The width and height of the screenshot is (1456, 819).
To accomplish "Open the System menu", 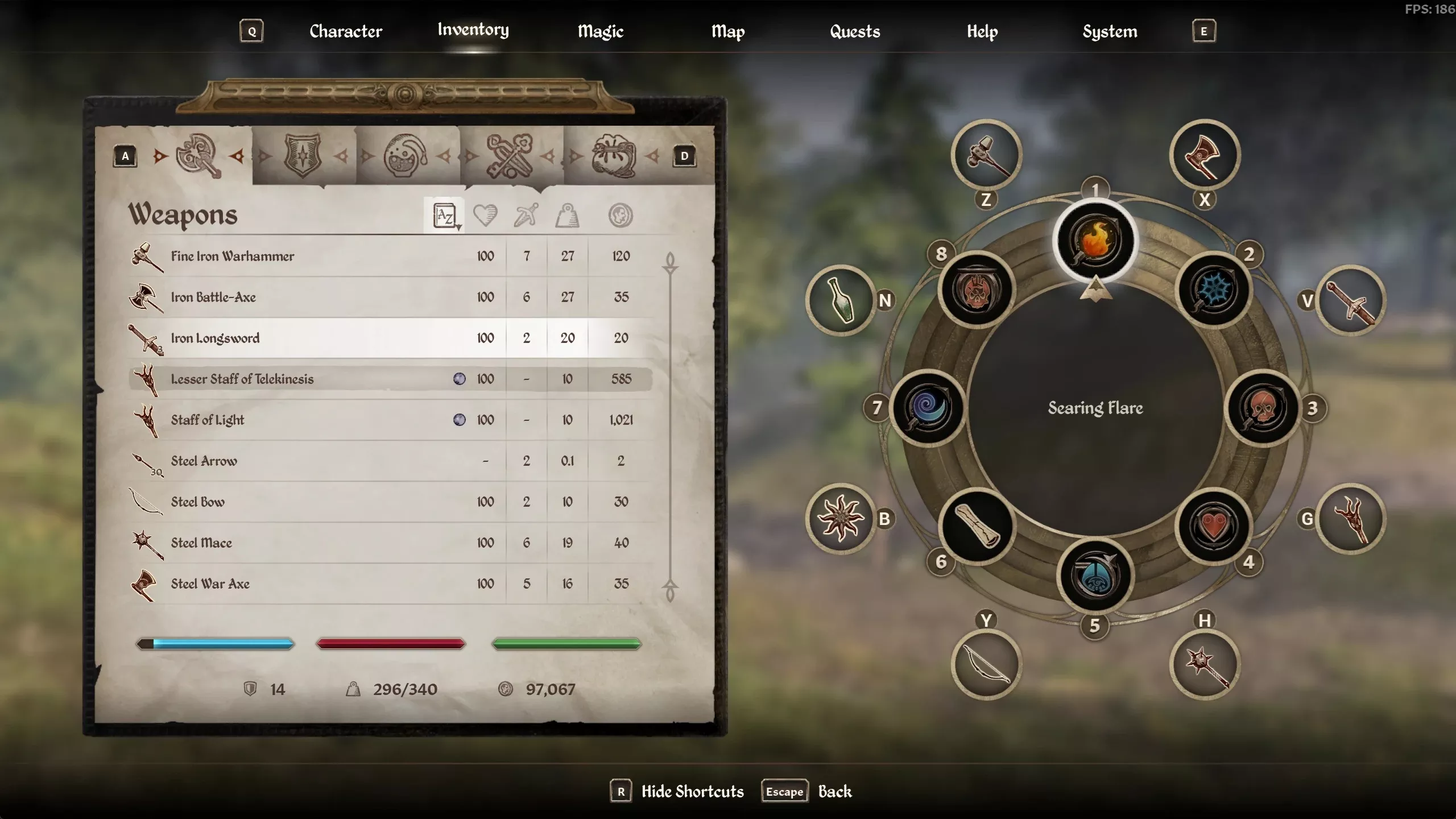I will (1110, 31).
